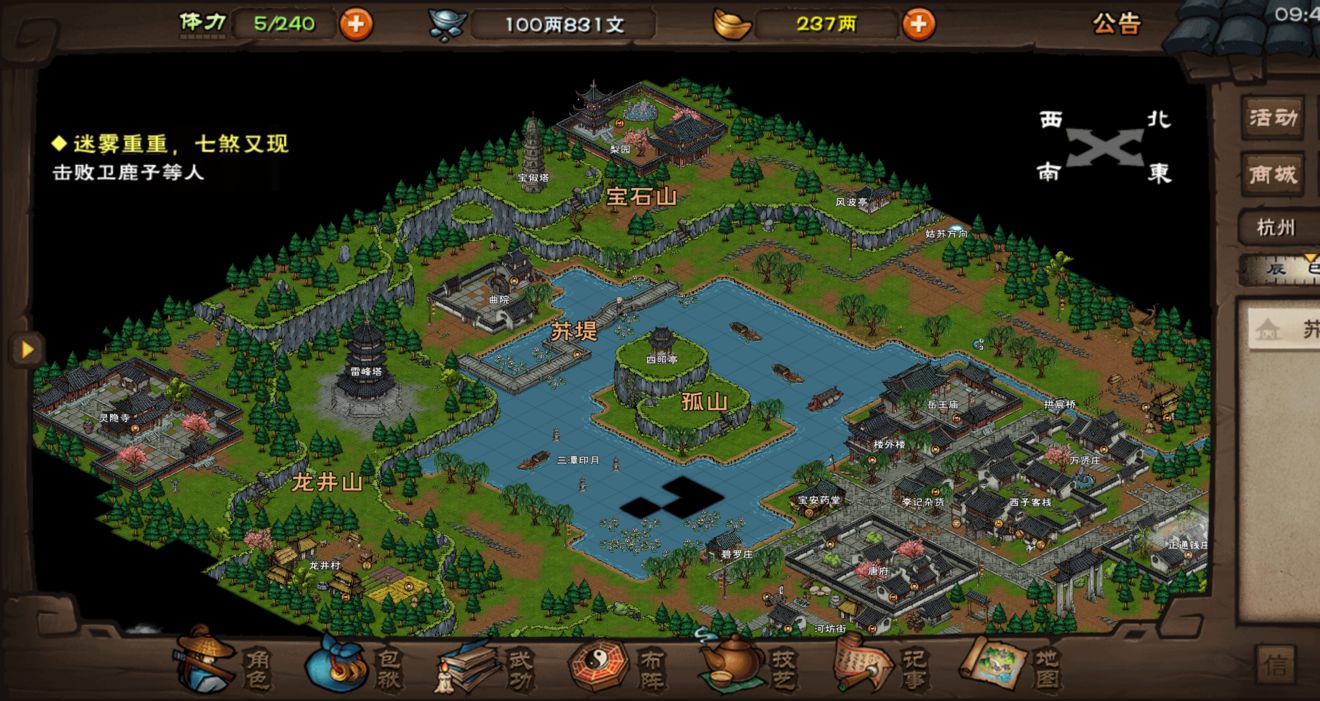Open the 公告 announcements

pos(1116,24)
